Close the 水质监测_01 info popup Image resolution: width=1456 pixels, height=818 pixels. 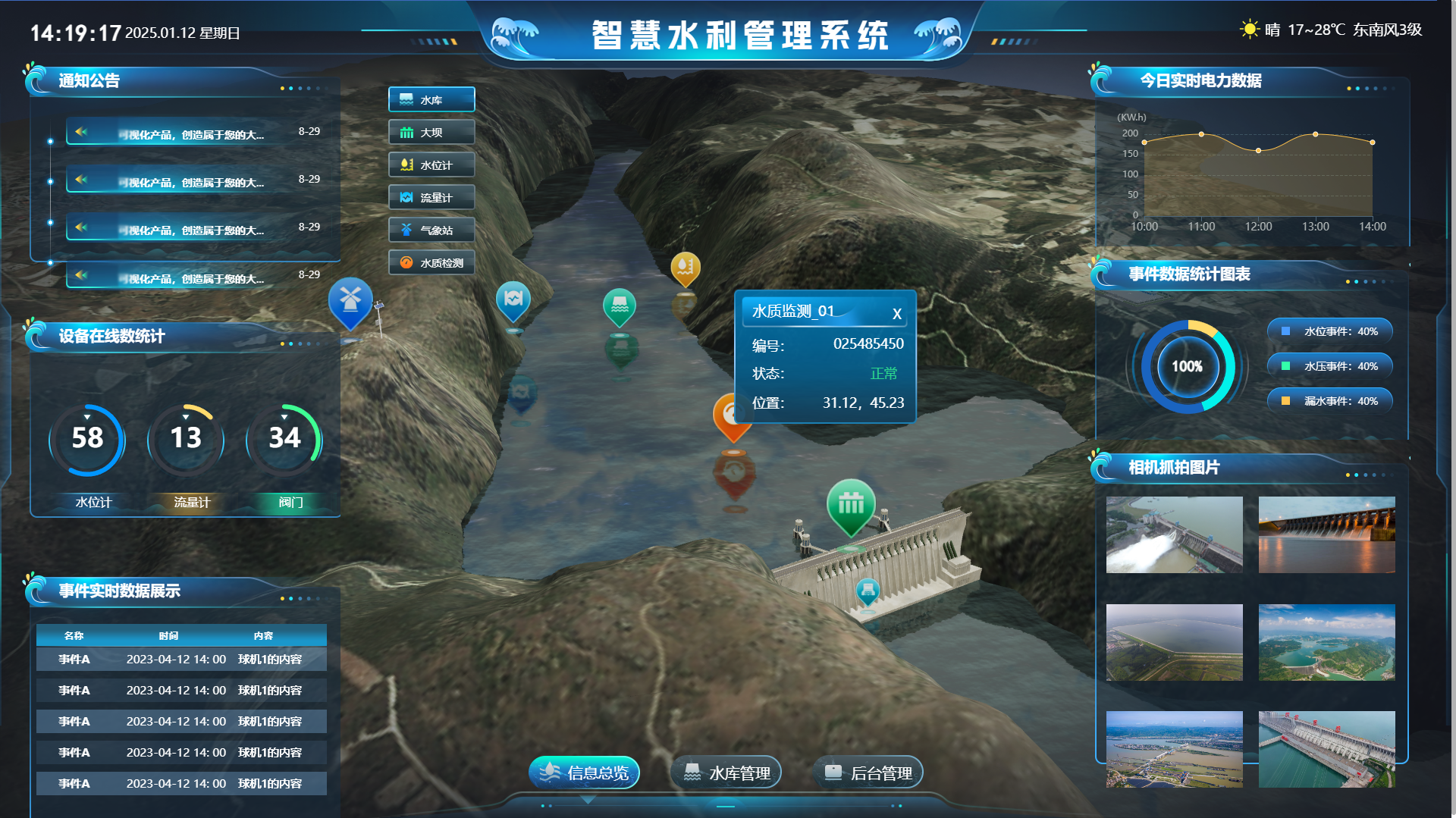click(896, 313)
